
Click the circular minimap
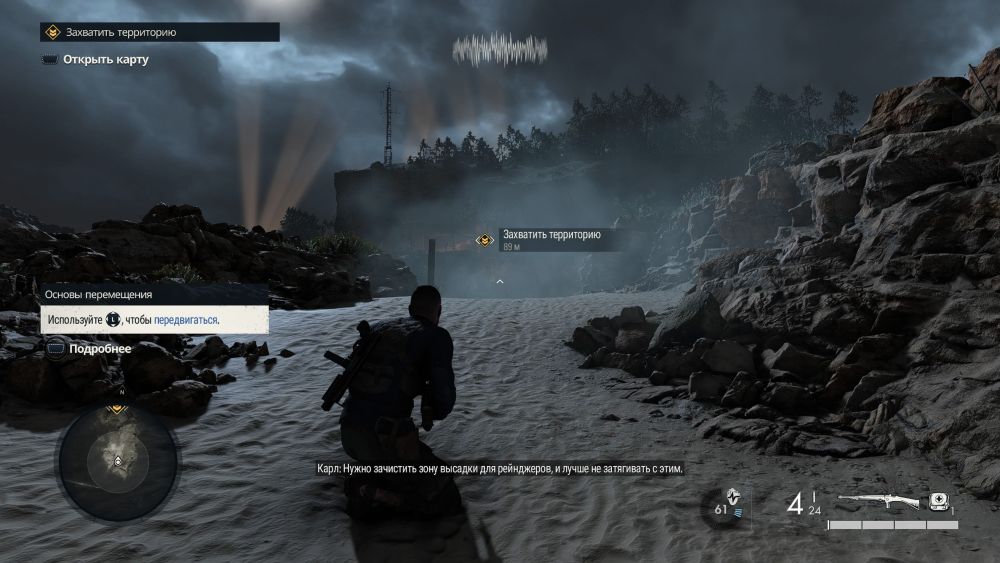click(118, 460)
